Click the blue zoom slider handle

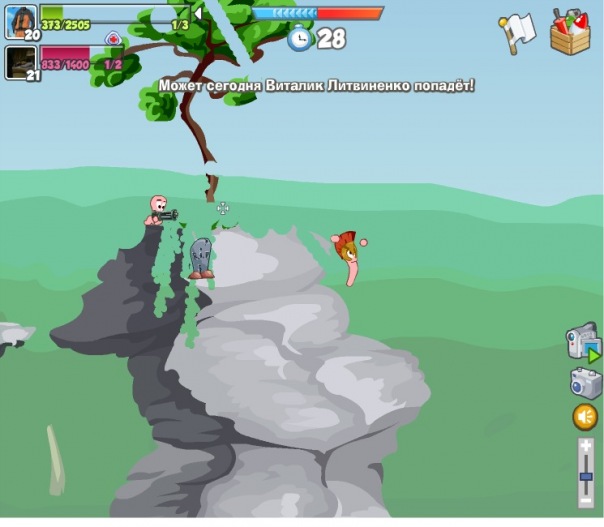pos(586,476)
